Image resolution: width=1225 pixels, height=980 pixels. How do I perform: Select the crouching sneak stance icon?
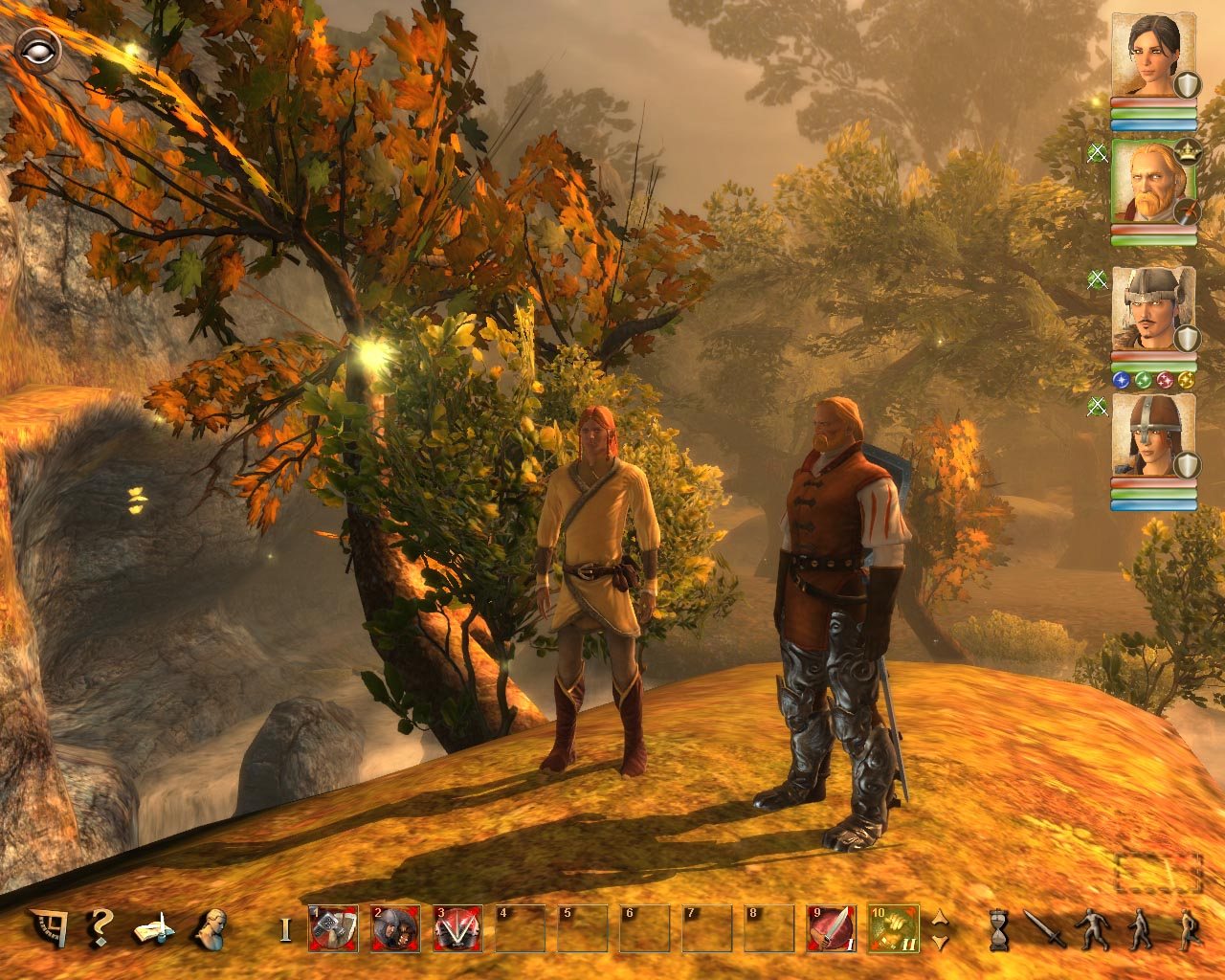[x=1092, y=929]
